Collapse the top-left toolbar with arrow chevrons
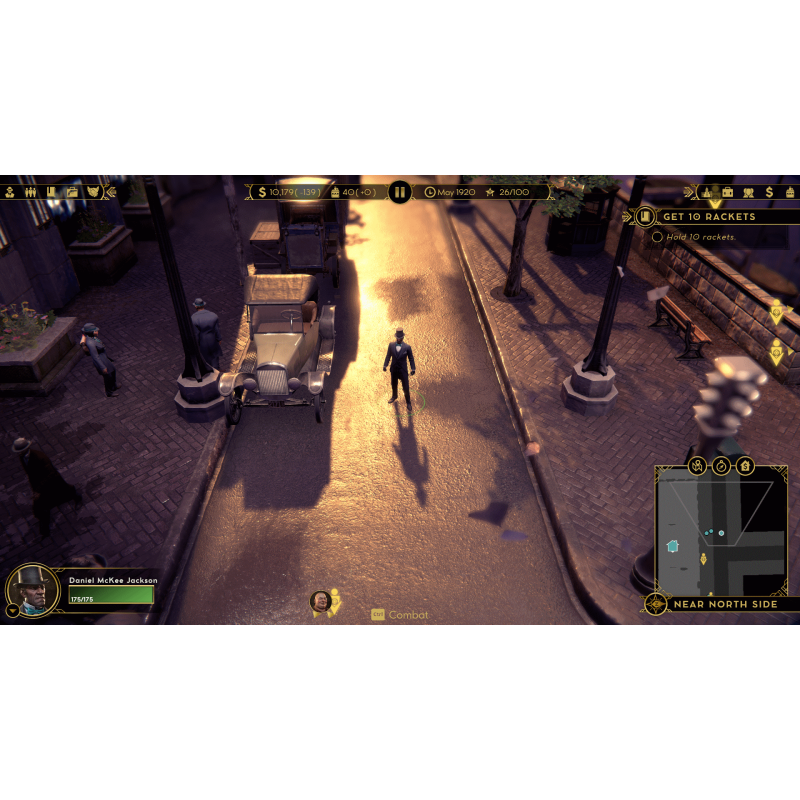 click(111, 191)
